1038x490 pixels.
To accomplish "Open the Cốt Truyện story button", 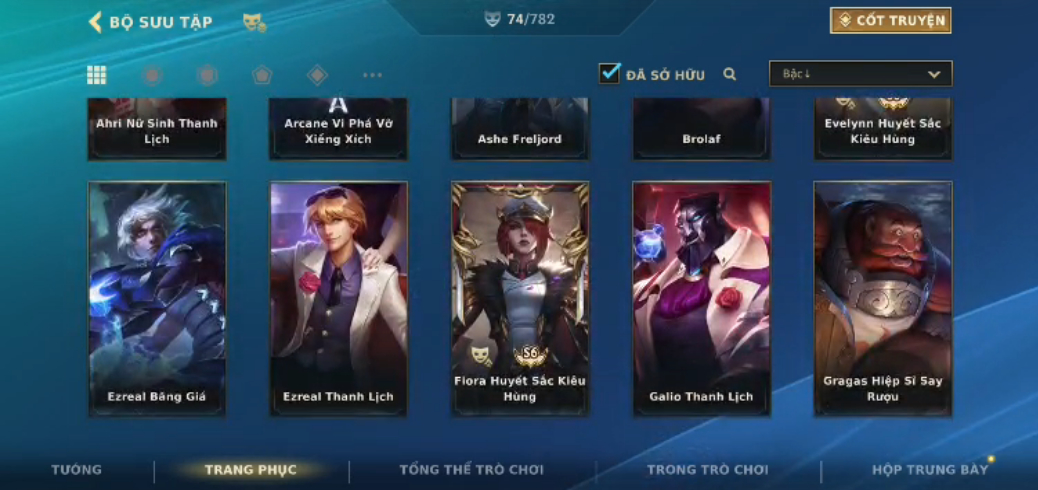I will (x=890, y=21).
